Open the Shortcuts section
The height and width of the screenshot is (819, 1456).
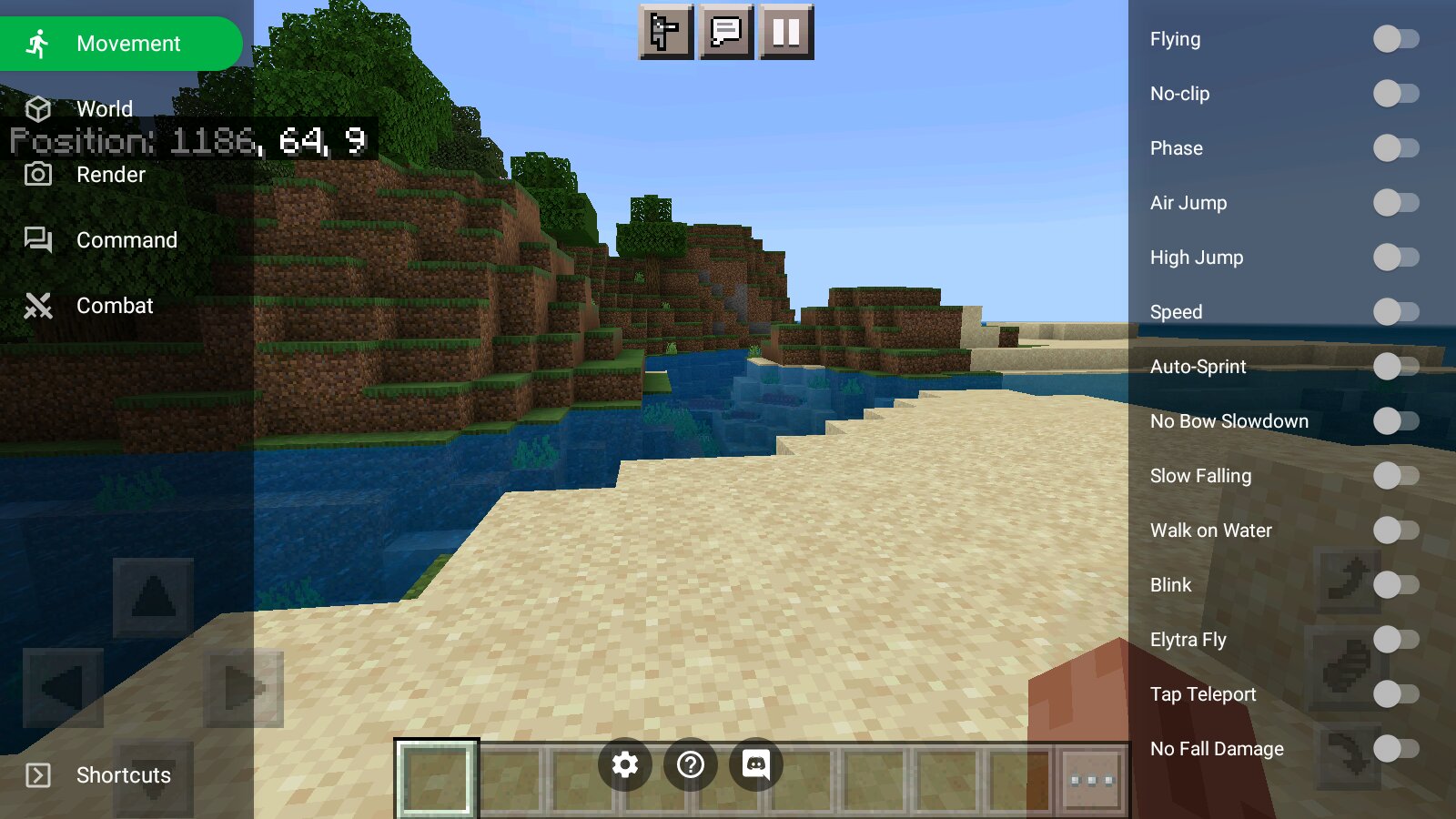[122, 775]
